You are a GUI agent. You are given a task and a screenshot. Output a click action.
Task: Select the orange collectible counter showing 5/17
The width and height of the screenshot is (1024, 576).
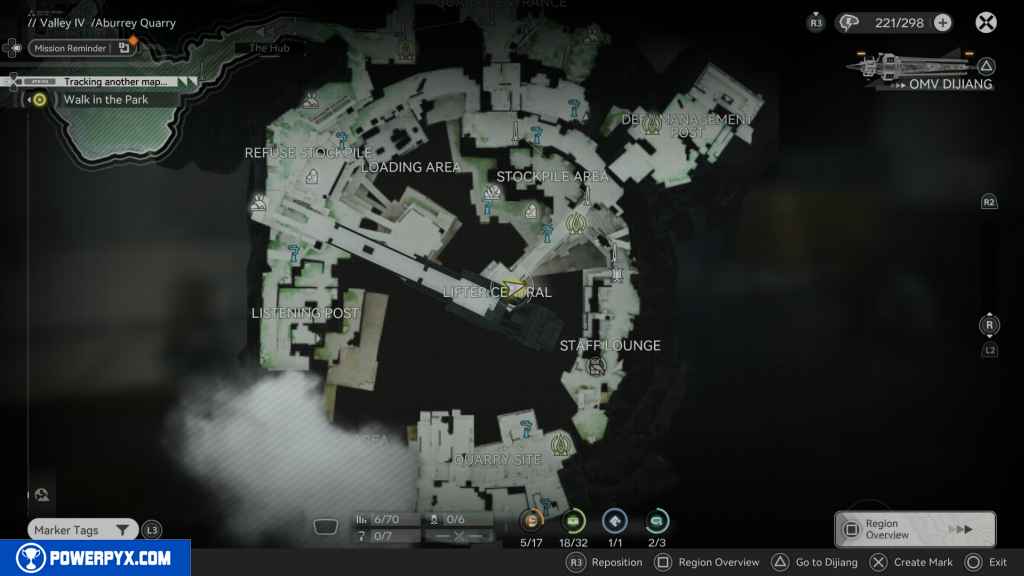pyautogui.click(x=531, y=520)
